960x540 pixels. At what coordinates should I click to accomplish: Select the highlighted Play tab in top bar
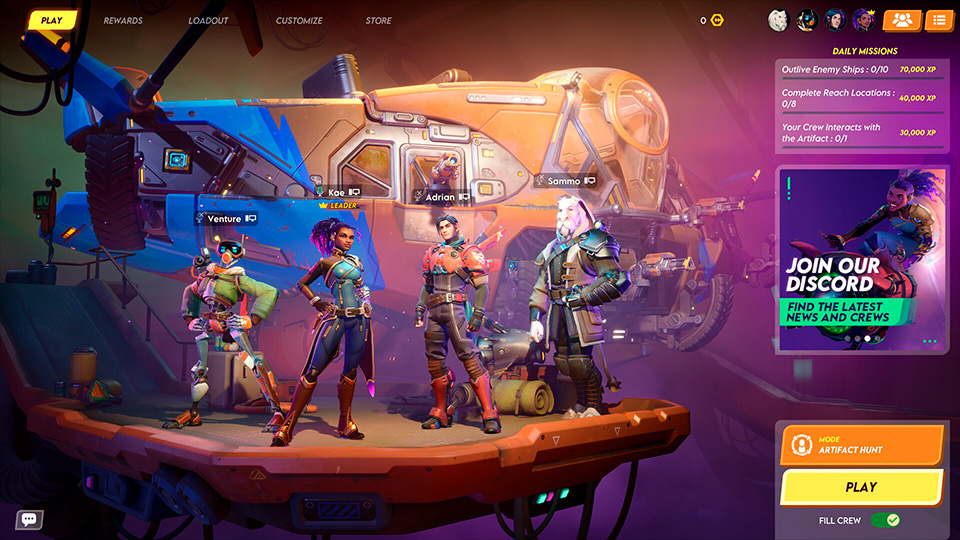click(53, 20)
